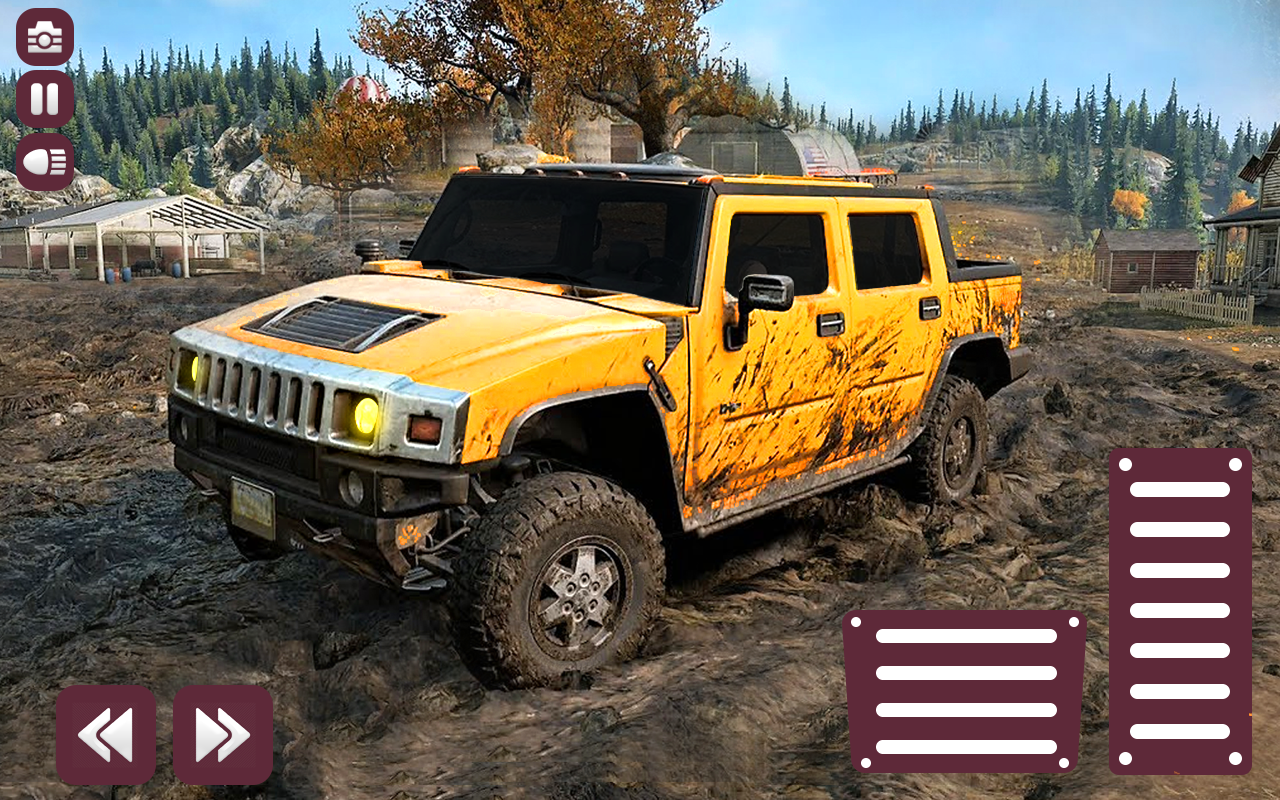Viewport: 1280px width, 800px height.
Task: Suspend gameplay with the pause control
Action: coord(44,100)
